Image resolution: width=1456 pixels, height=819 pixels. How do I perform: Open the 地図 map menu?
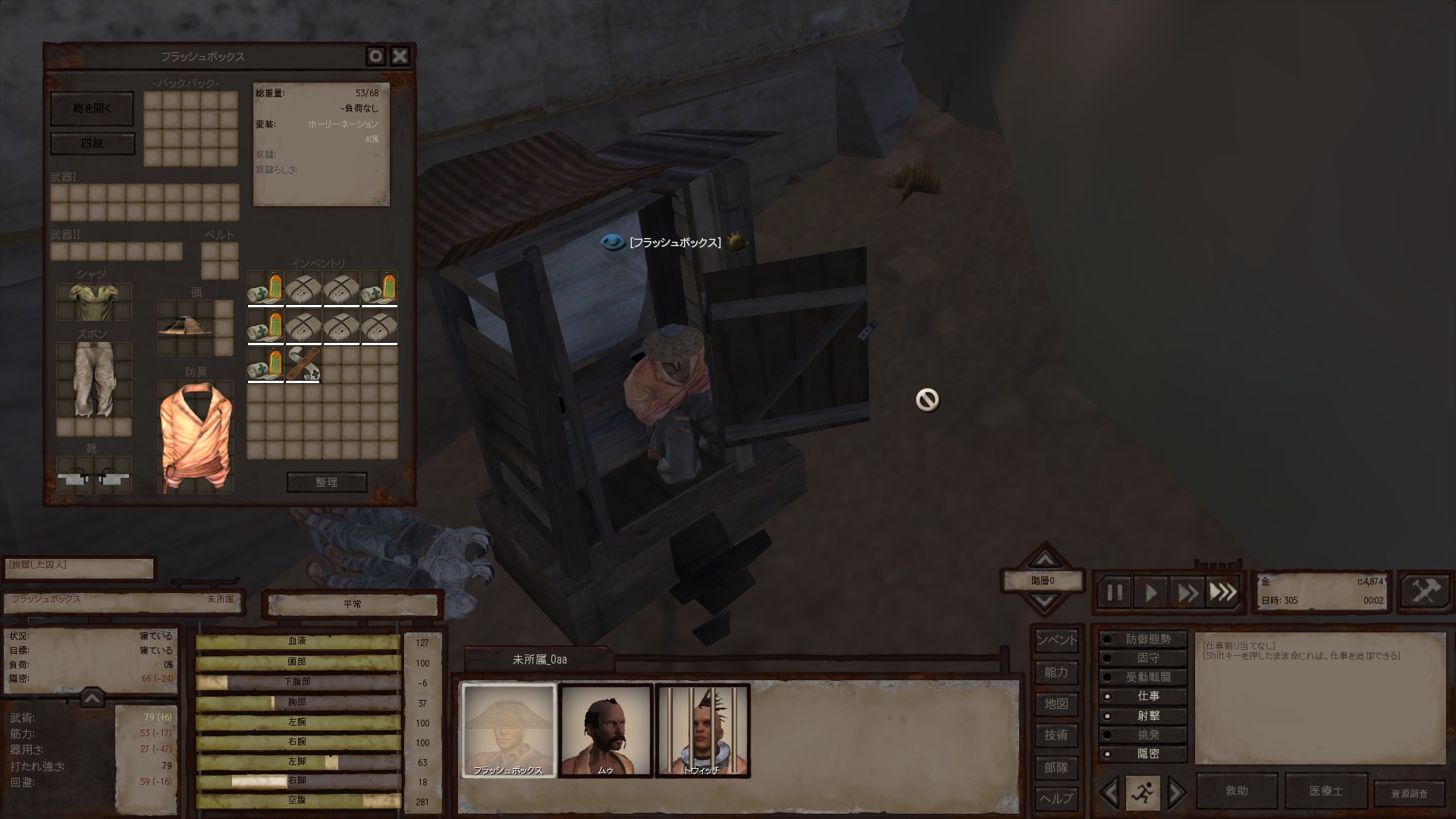point(1056,704)
